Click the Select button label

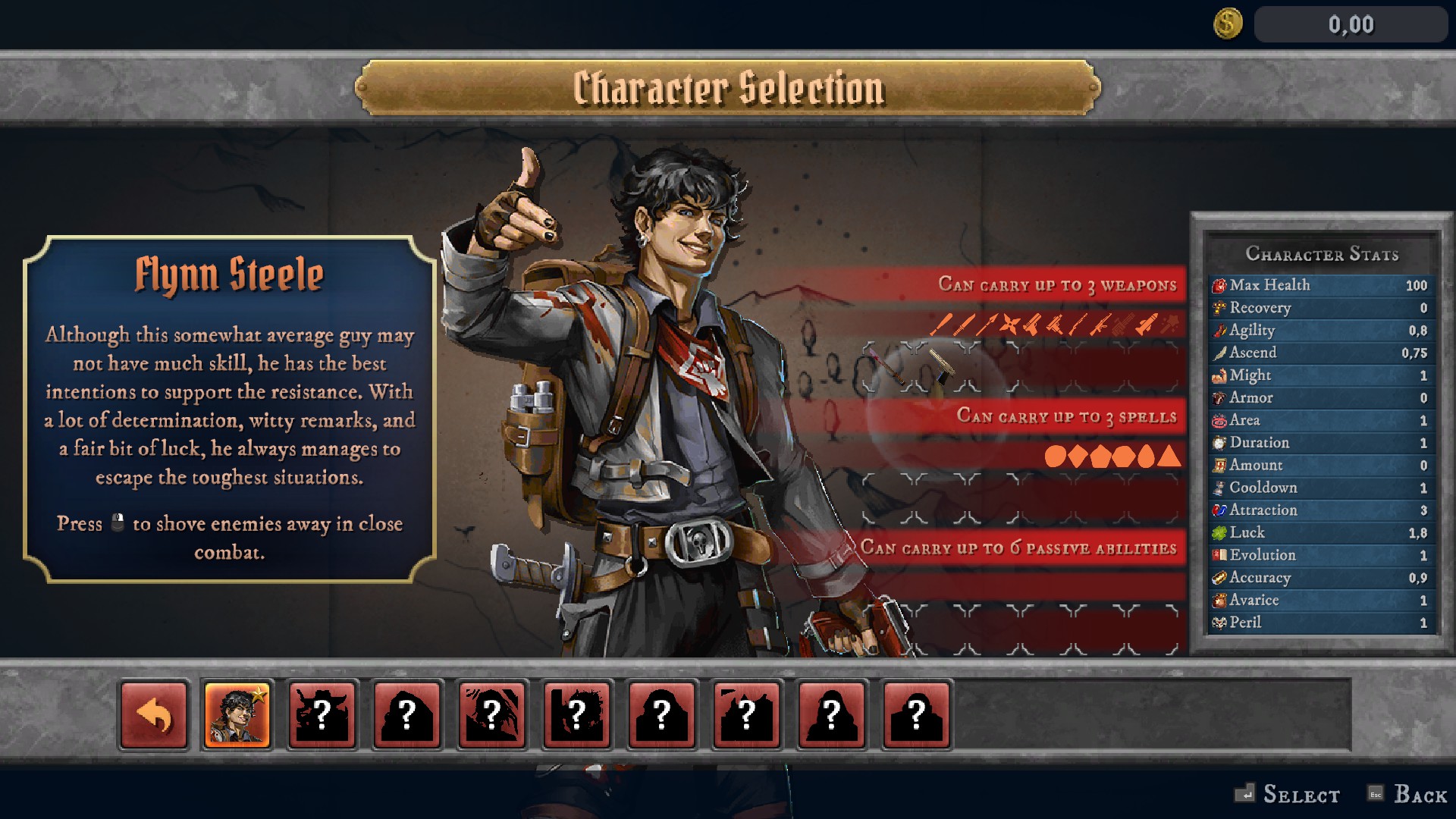tap(1300, 794)
